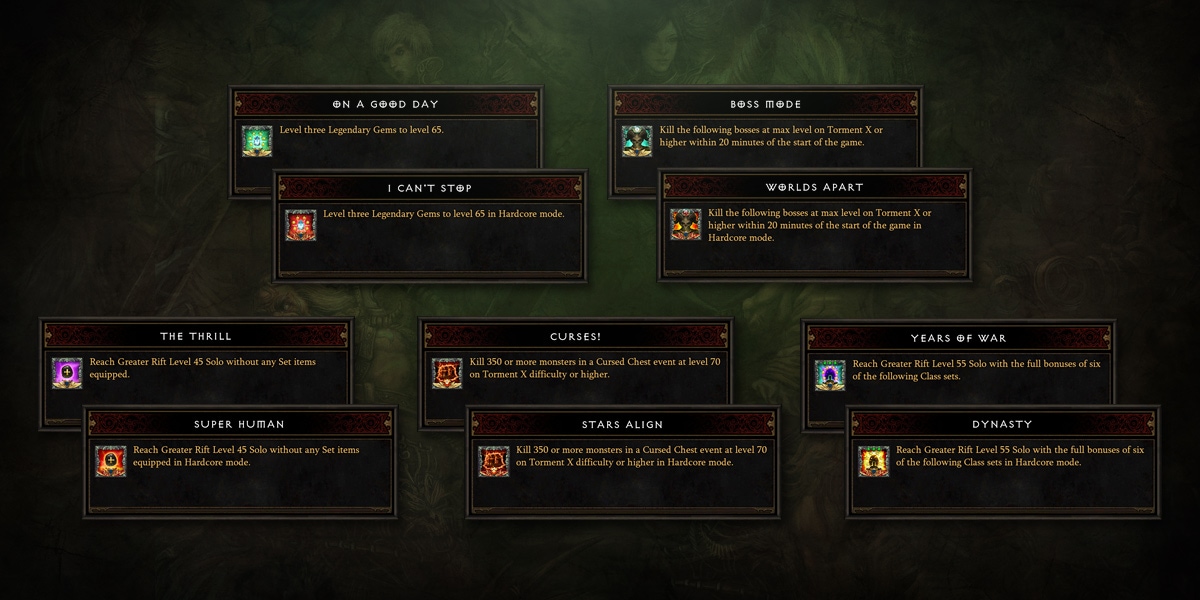Open the I Can't Stop achievement panel
This screenshot has width=1200, height=600.
(x=429, y=188)
